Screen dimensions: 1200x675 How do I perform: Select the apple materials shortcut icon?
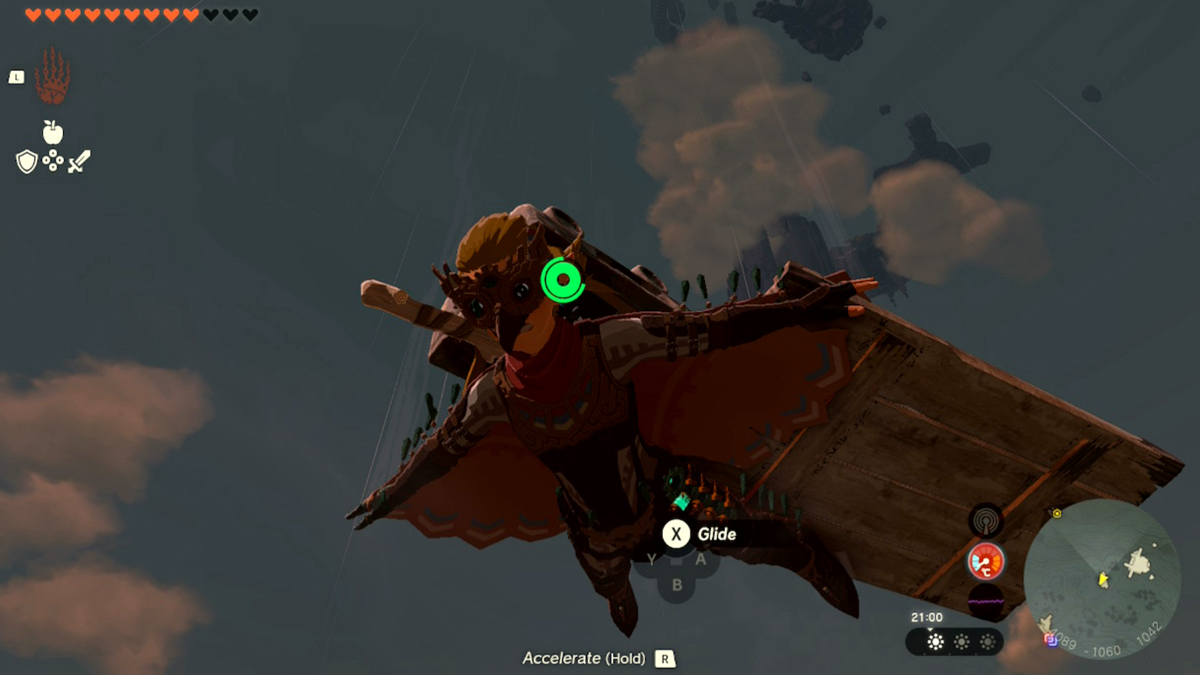pos(53,132)
